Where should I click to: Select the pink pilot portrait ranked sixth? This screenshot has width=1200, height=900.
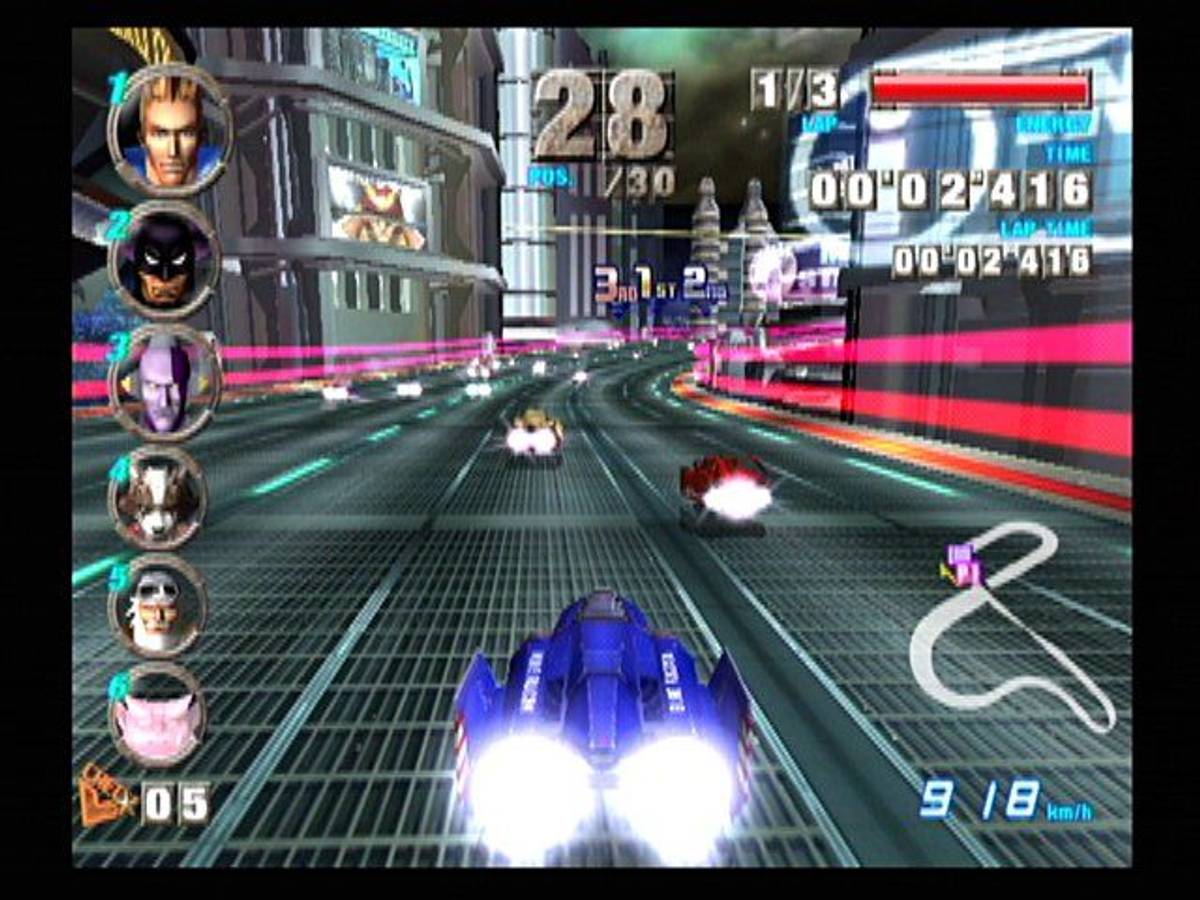click(158, 714)
